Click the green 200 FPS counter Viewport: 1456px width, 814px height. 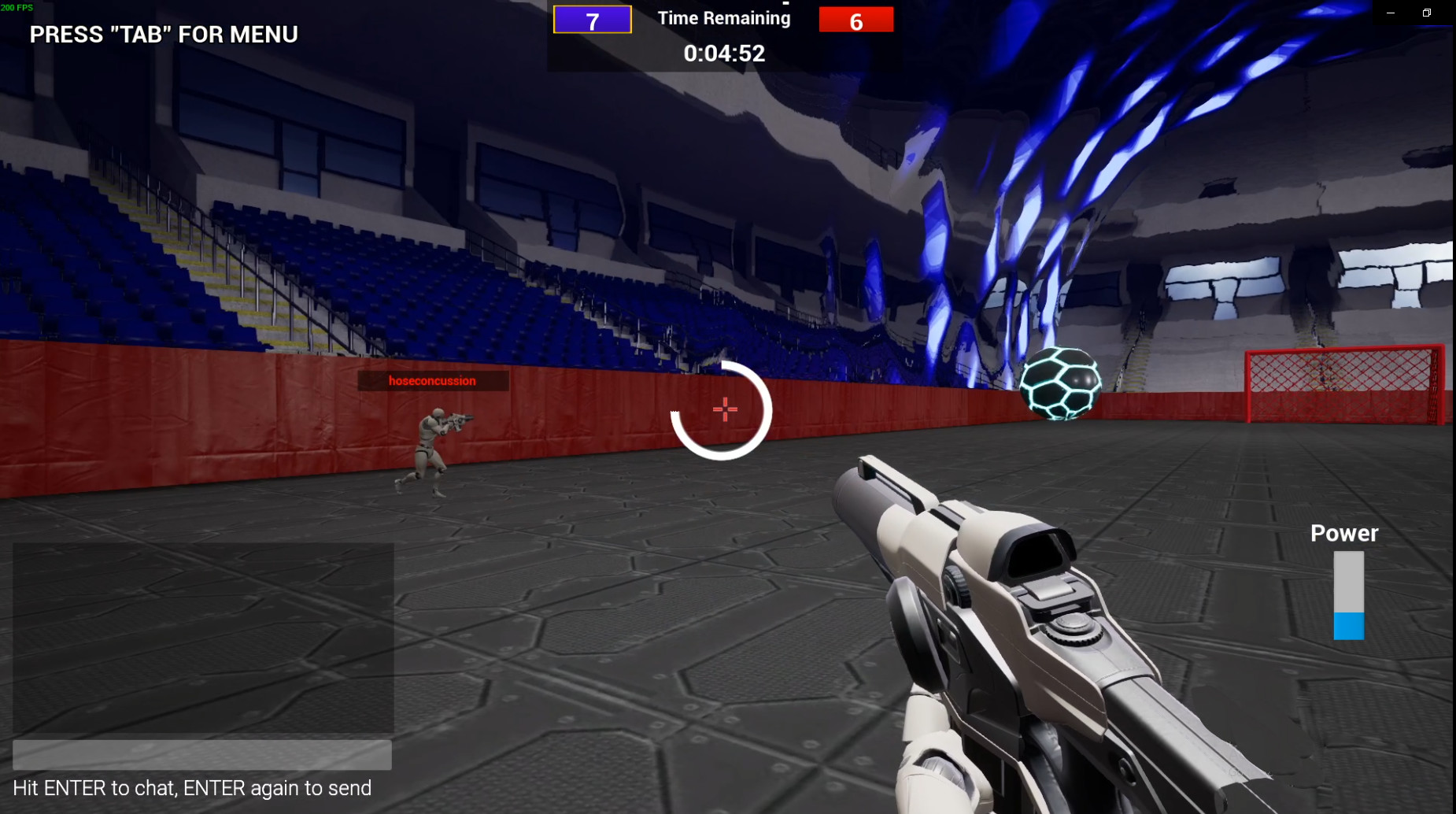pos(14,6)
